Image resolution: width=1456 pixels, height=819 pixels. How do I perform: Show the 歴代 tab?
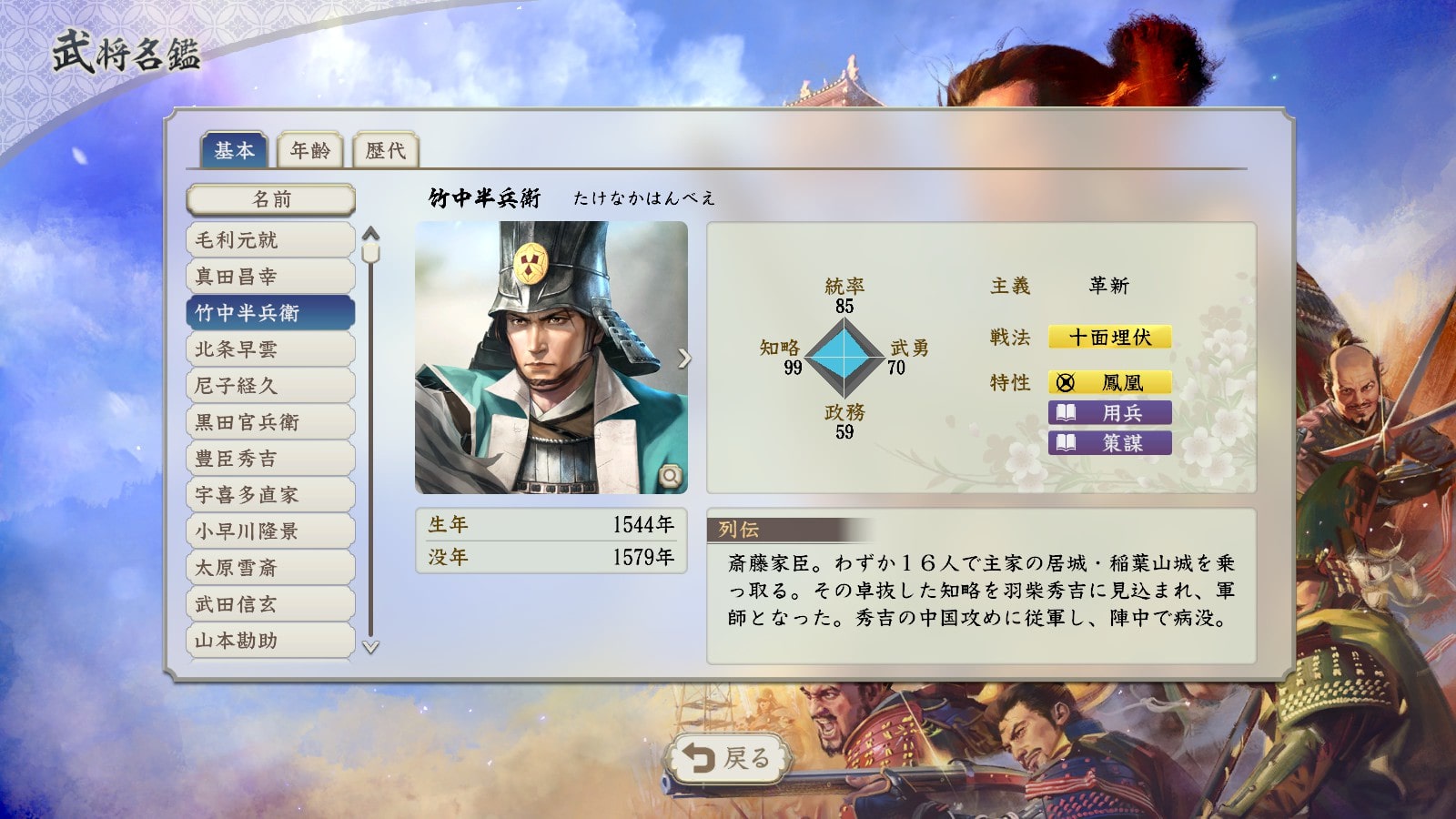(386, 150)
